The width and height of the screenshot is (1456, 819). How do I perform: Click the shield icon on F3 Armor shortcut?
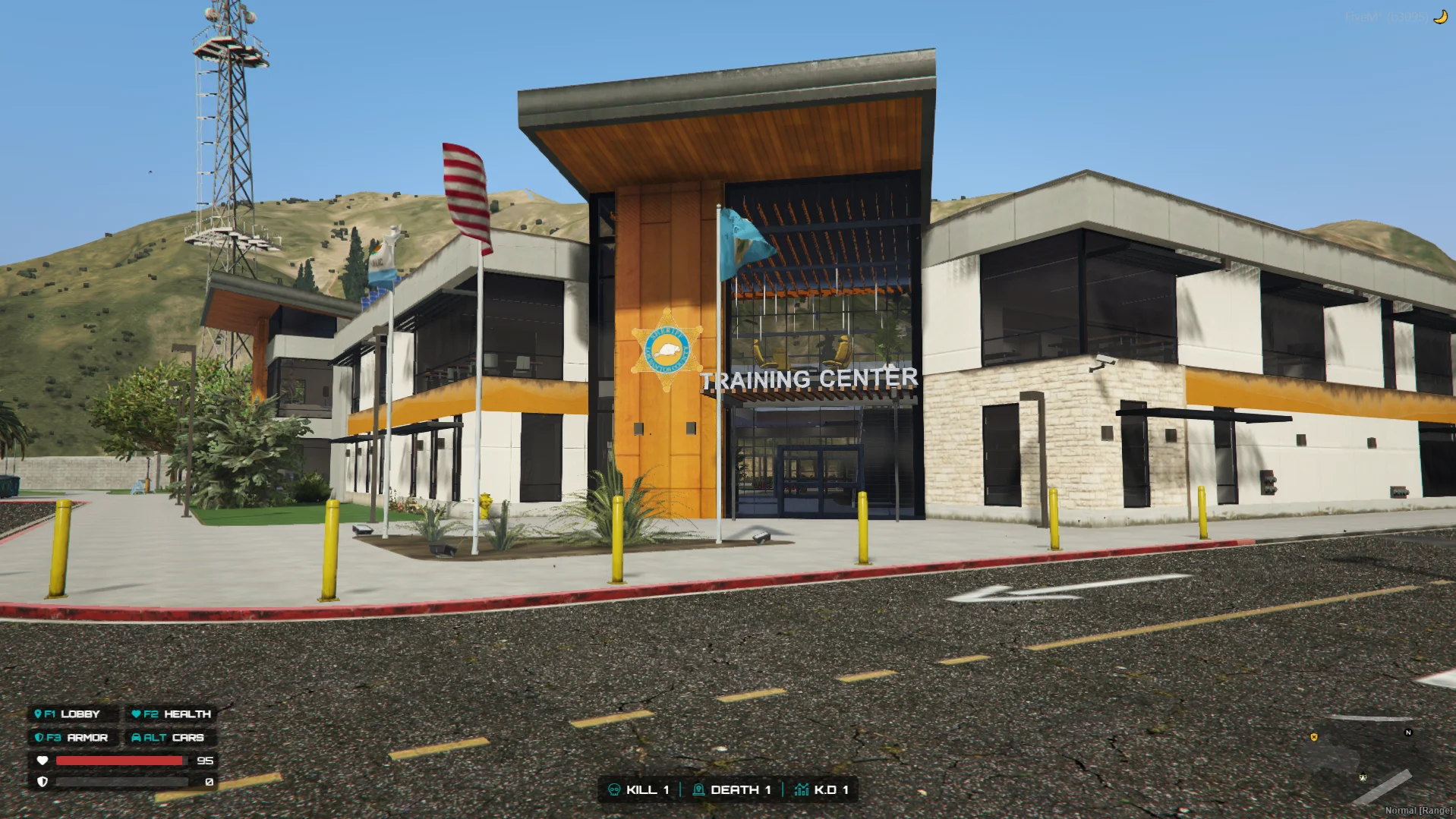point(39,737)
